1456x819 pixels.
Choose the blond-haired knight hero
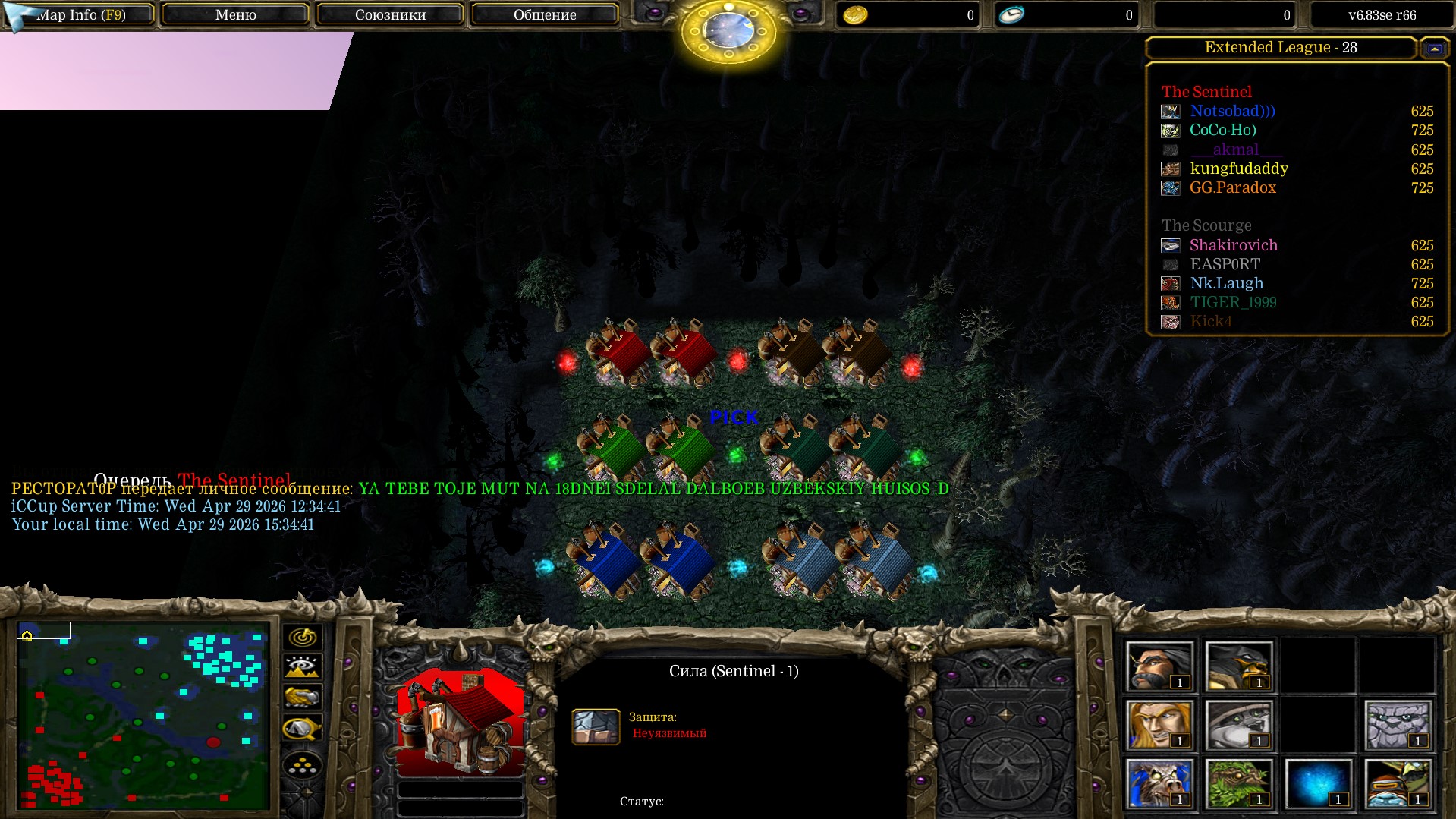(1159, 724)
